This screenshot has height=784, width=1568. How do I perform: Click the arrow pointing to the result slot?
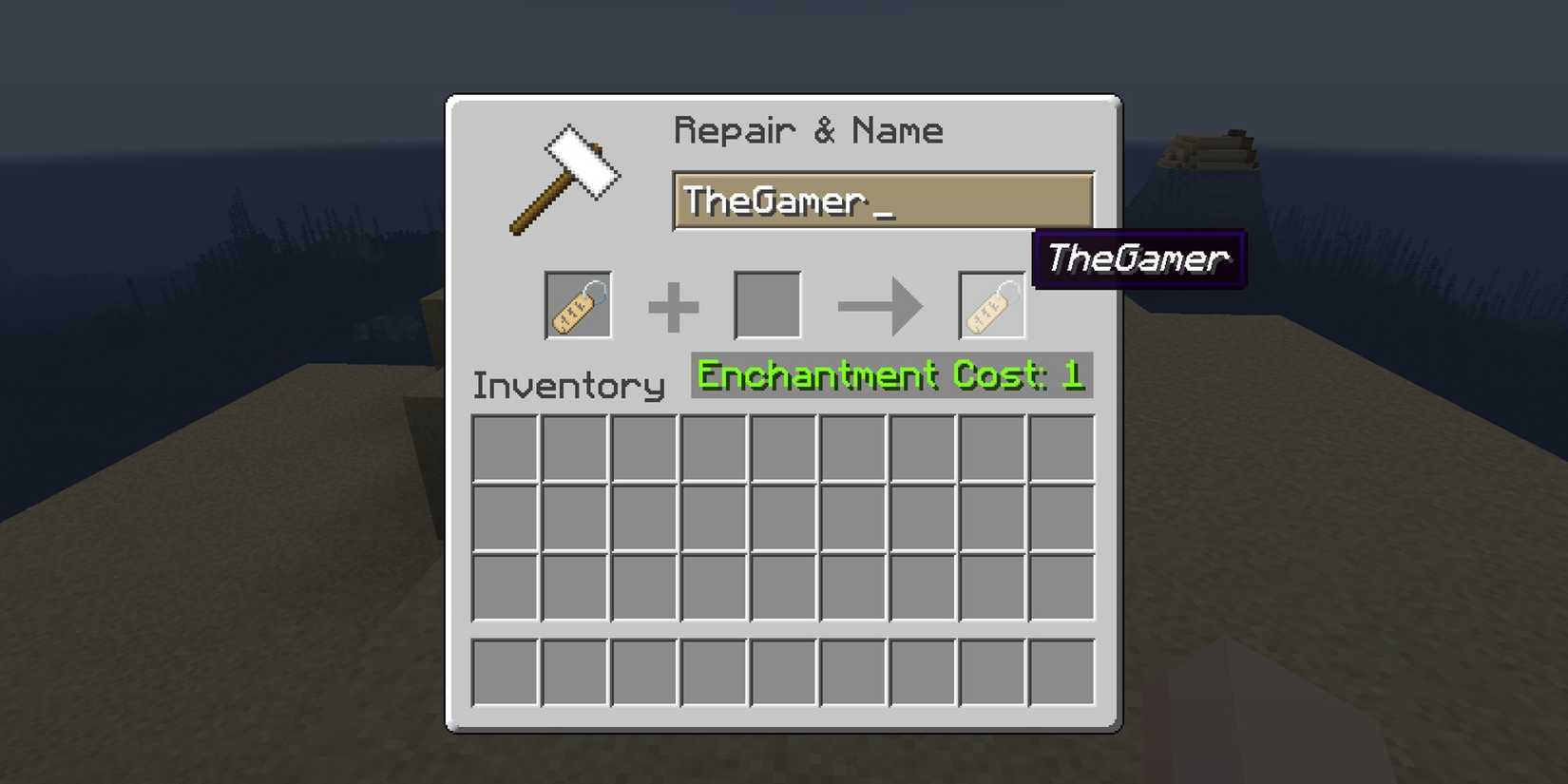coord(879,304)
